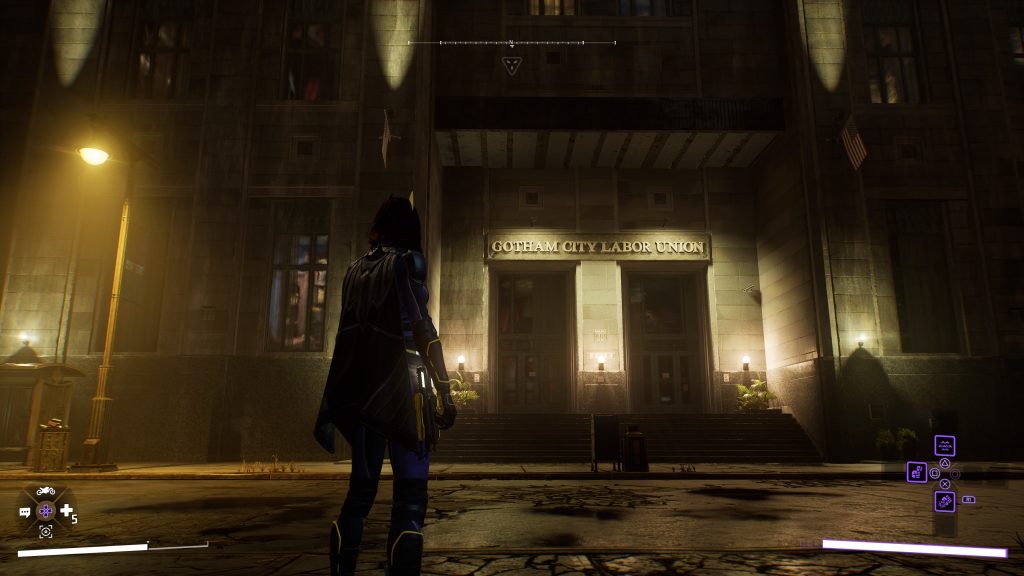The width and height of the screenshot is (1024, 576).
Task: Summon the Batcycle using the motorcycle icon
Action: click(45, 491)
